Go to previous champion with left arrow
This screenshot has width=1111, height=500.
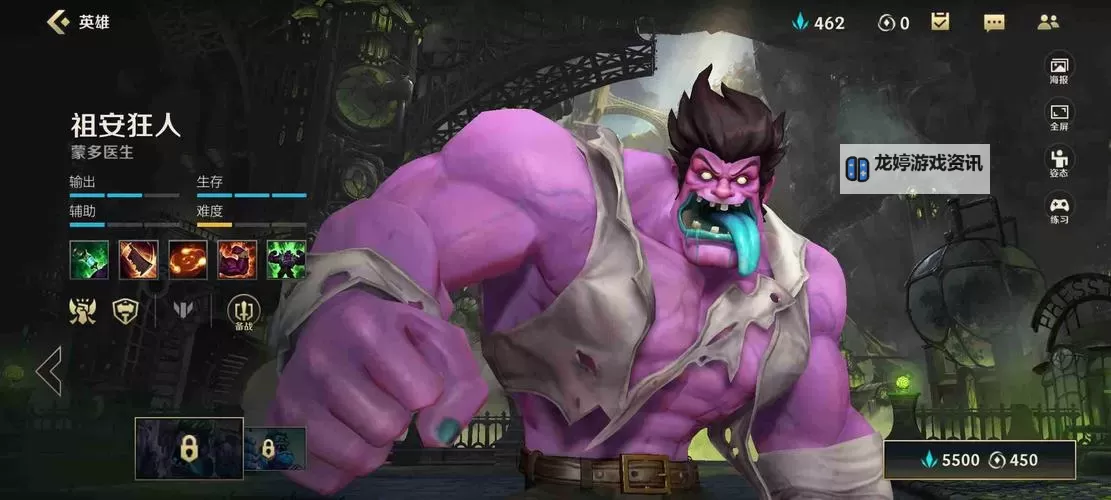click(x=48, y=371)
